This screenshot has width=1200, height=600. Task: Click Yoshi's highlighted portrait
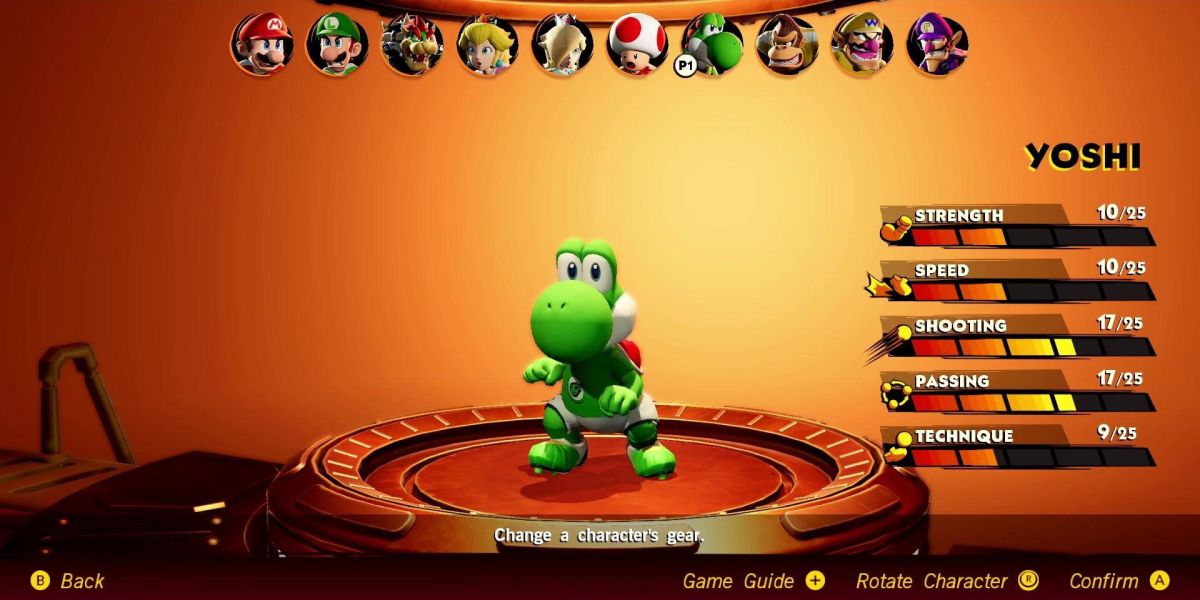(x=713, y=44)
